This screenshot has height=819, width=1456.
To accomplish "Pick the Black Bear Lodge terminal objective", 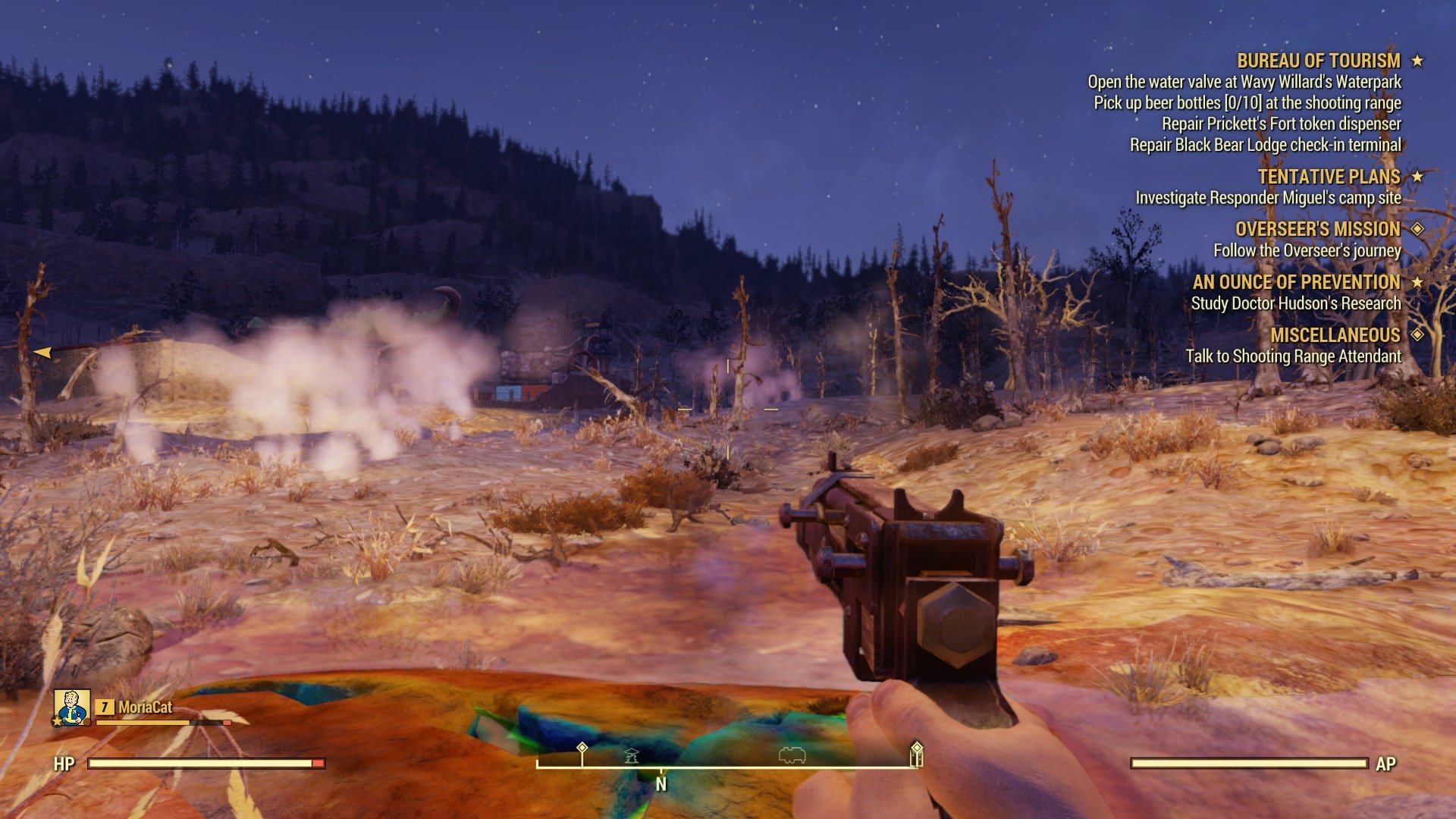I will click(1265, 145).
